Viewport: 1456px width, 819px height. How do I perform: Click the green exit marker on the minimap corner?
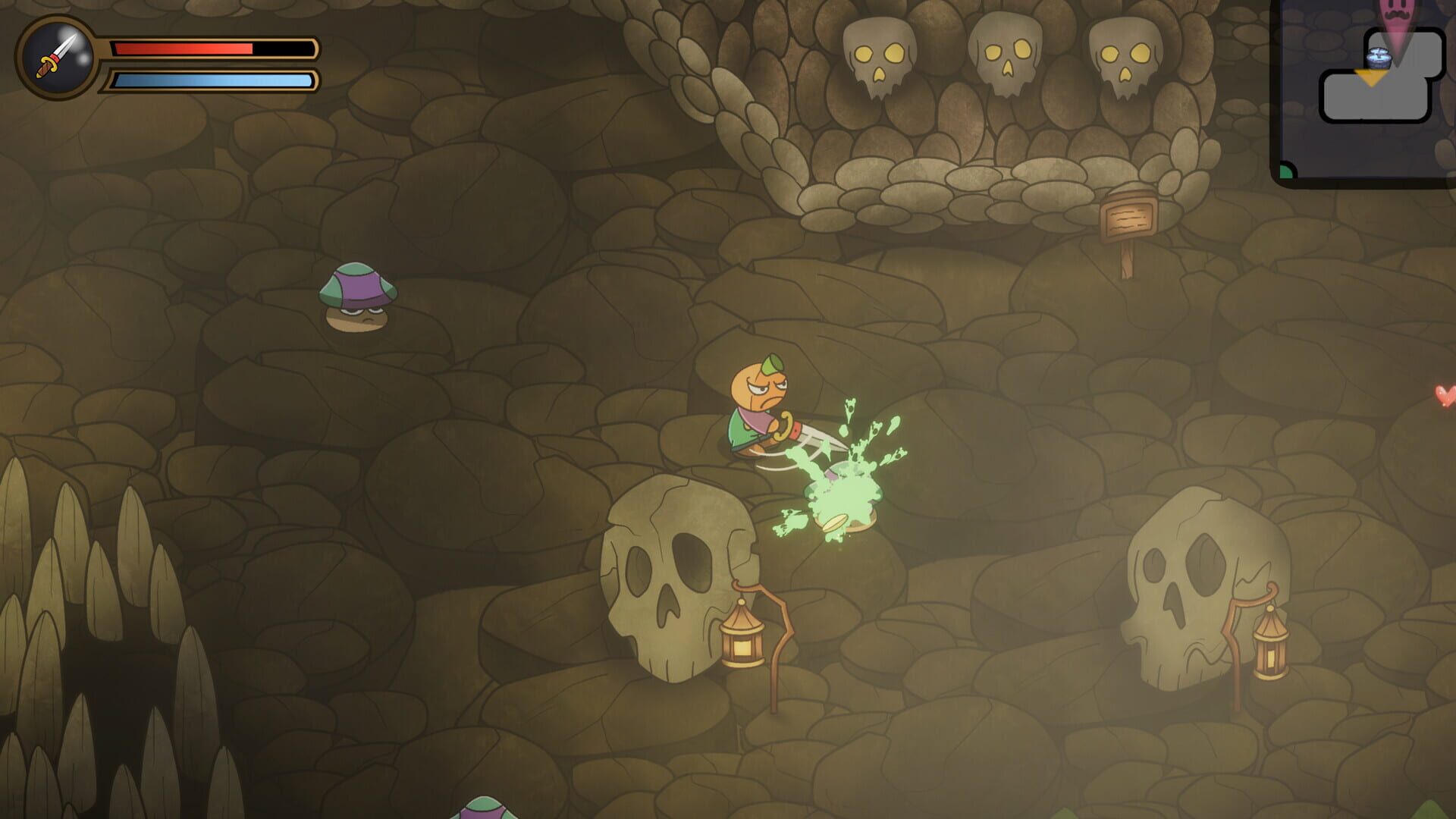[x=1285, y=171]
